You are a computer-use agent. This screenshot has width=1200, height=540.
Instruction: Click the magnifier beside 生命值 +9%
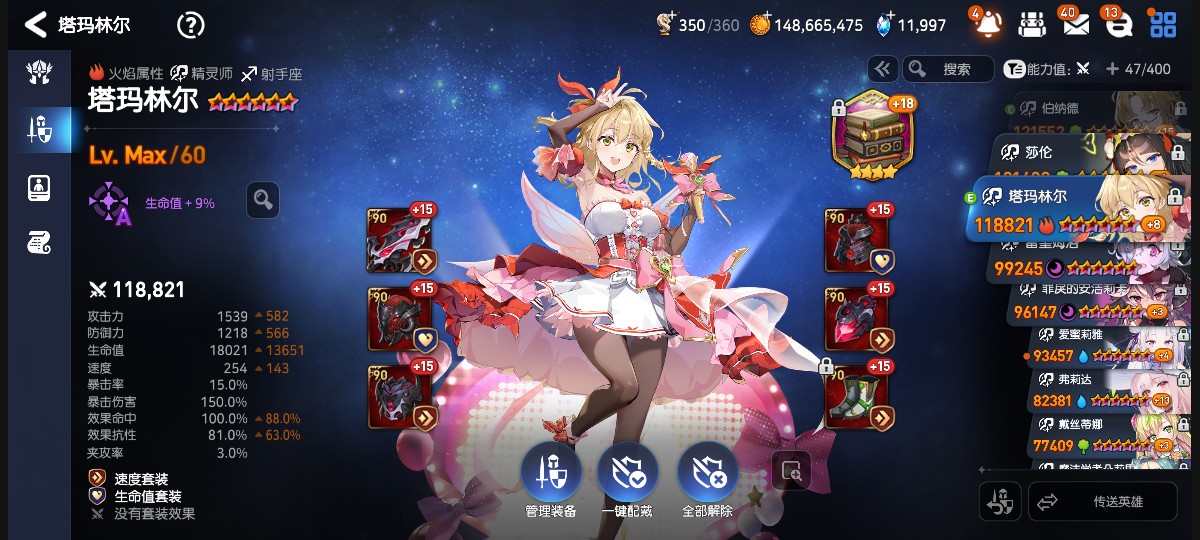tap(263, 200)
